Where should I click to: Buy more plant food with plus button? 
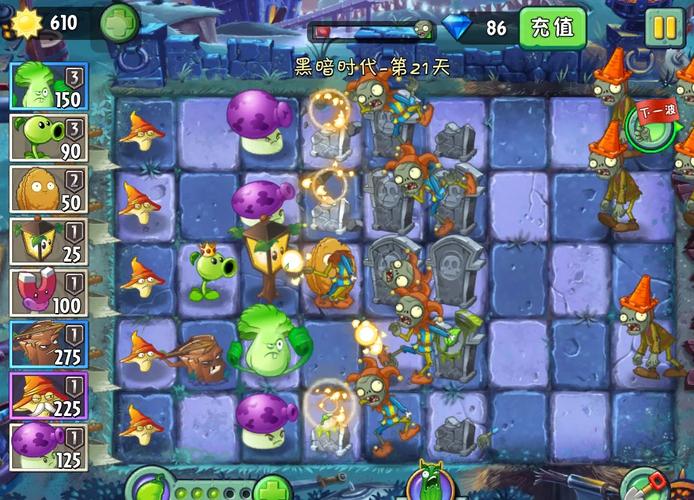[x=271, y=488]
